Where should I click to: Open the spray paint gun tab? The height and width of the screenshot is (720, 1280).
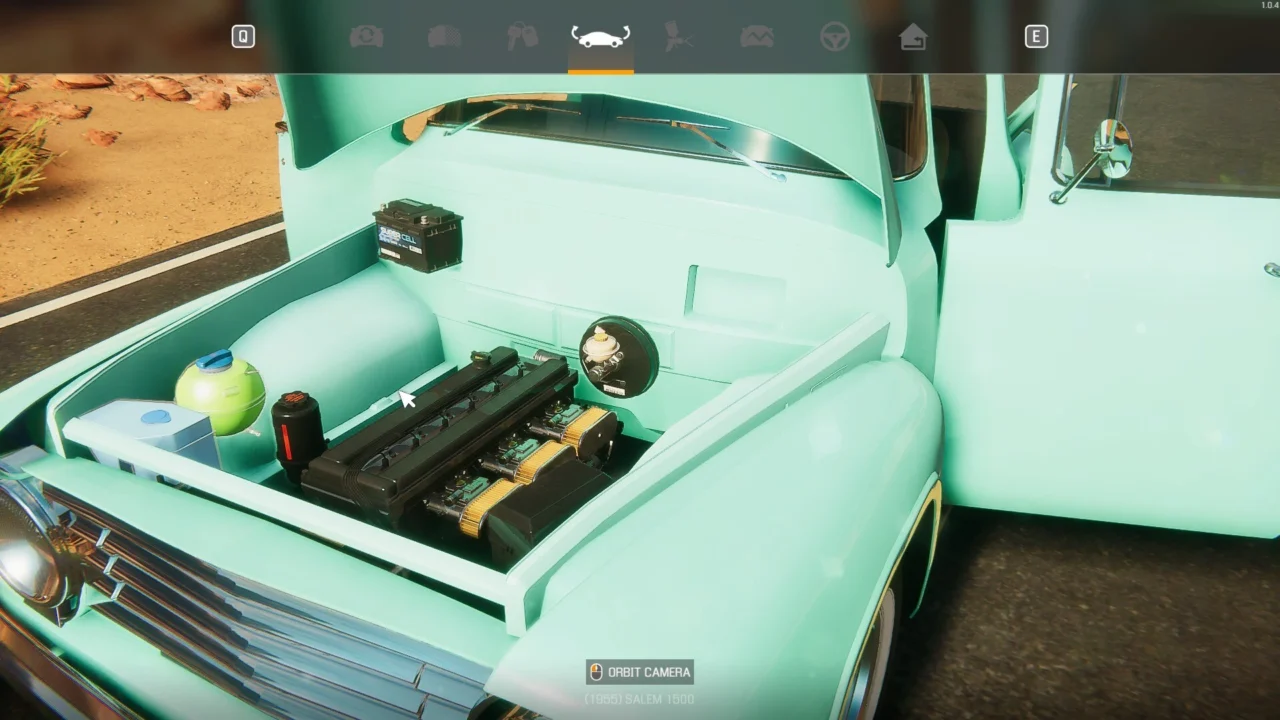pos(679,37)
